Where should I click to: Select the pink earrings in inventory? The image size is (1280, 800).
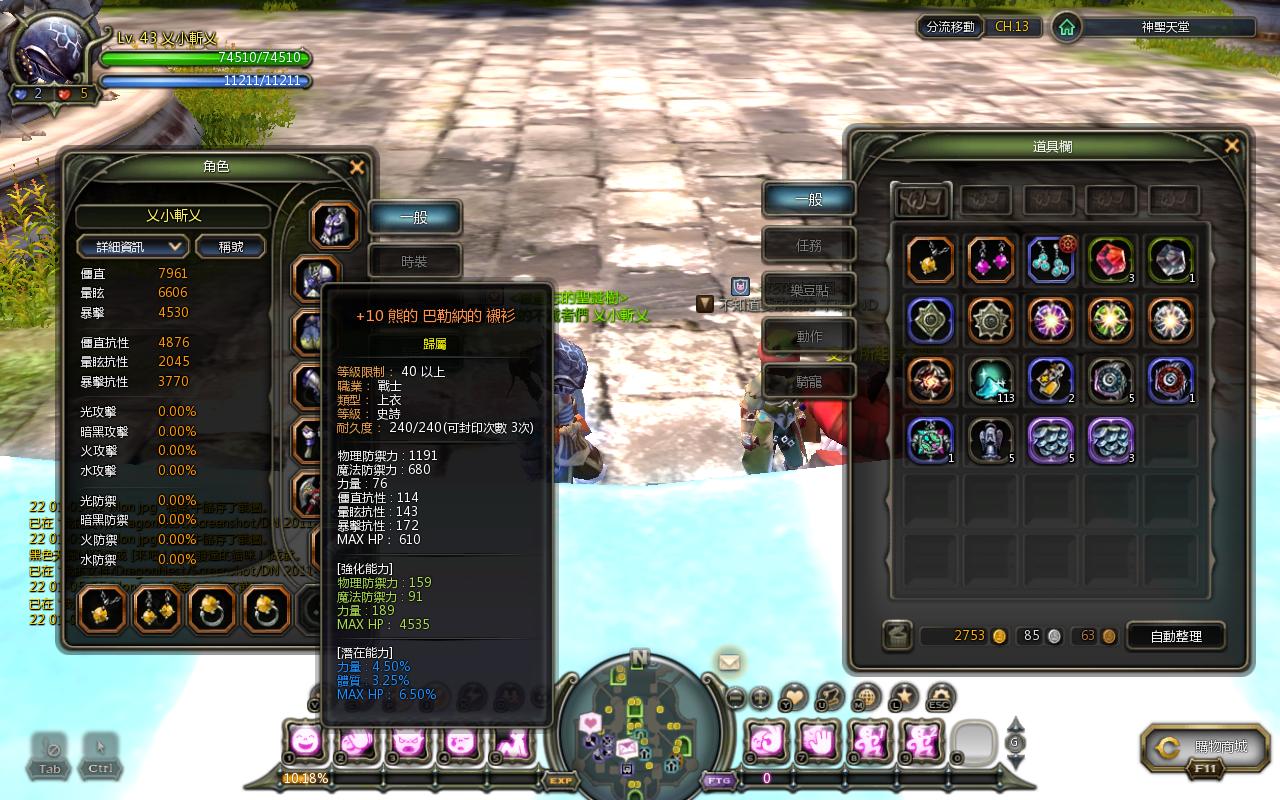(x=990, y=260)
